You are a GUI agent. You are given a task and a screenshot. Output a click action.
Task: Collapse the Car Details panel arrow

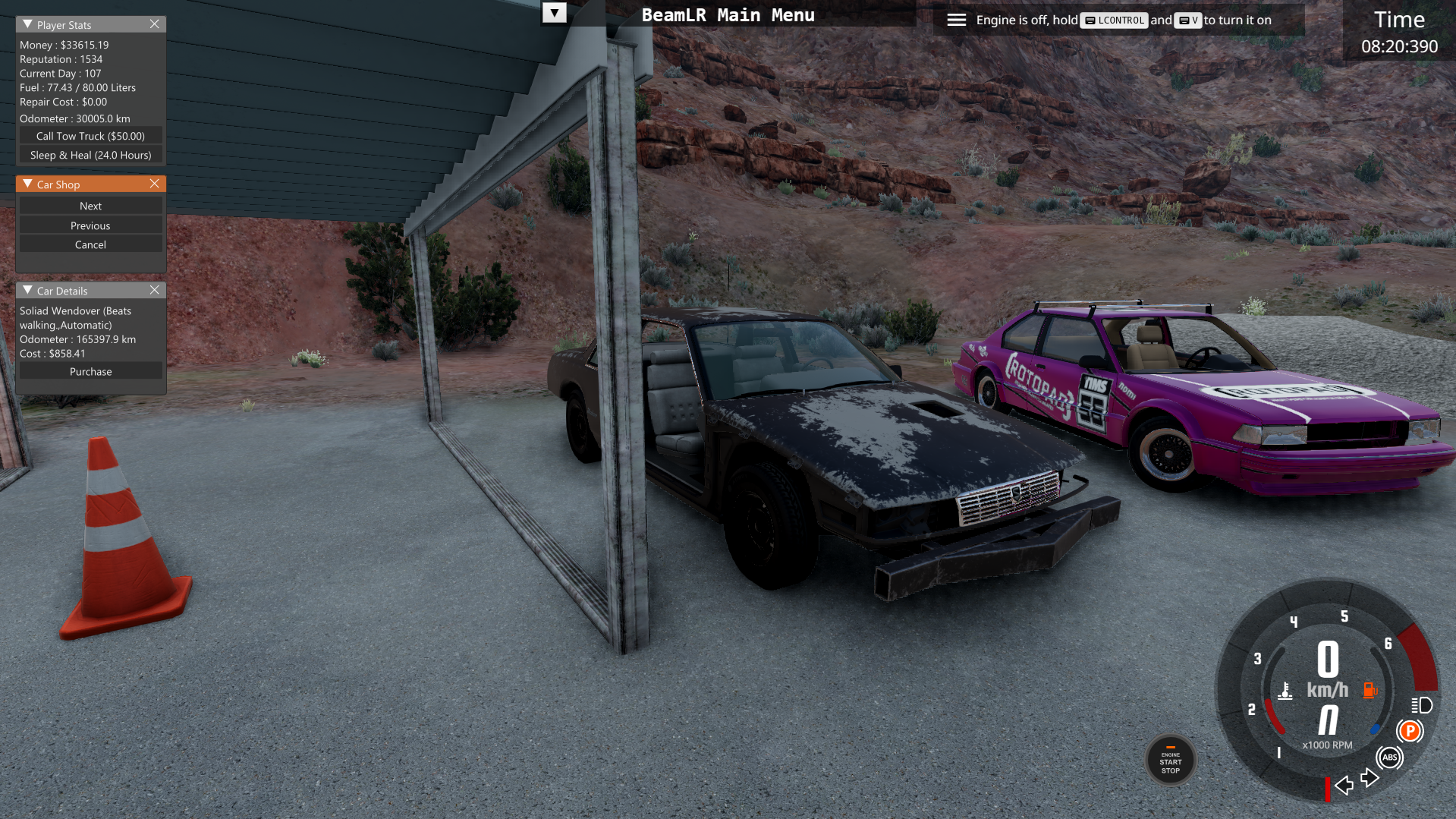point(27,290)
